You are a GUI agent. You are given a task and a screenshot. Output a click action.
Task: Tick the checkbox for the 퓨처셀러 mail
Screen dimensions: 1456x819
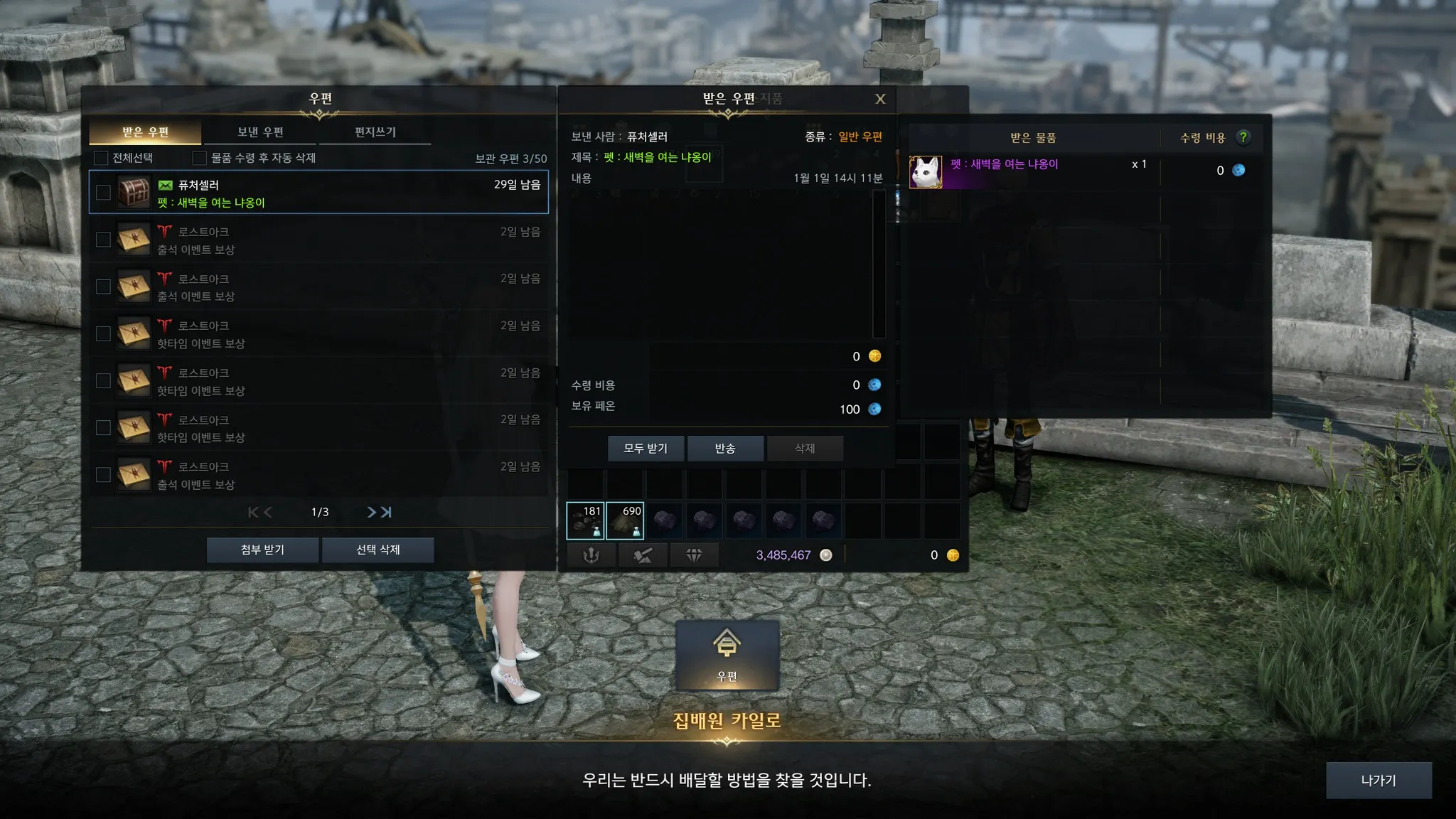coord(103,193)
